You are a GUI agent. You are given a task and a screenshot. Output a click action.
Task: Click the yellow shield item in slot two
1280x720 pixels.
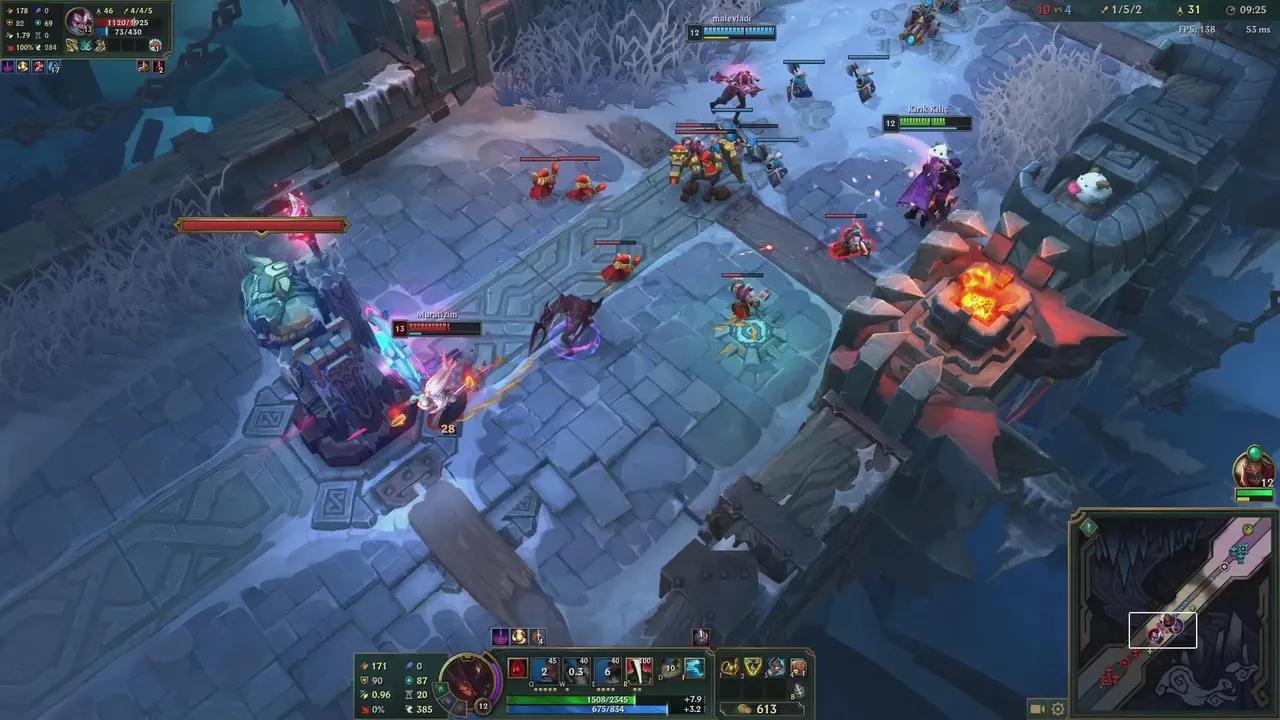(x=752, y=667)
